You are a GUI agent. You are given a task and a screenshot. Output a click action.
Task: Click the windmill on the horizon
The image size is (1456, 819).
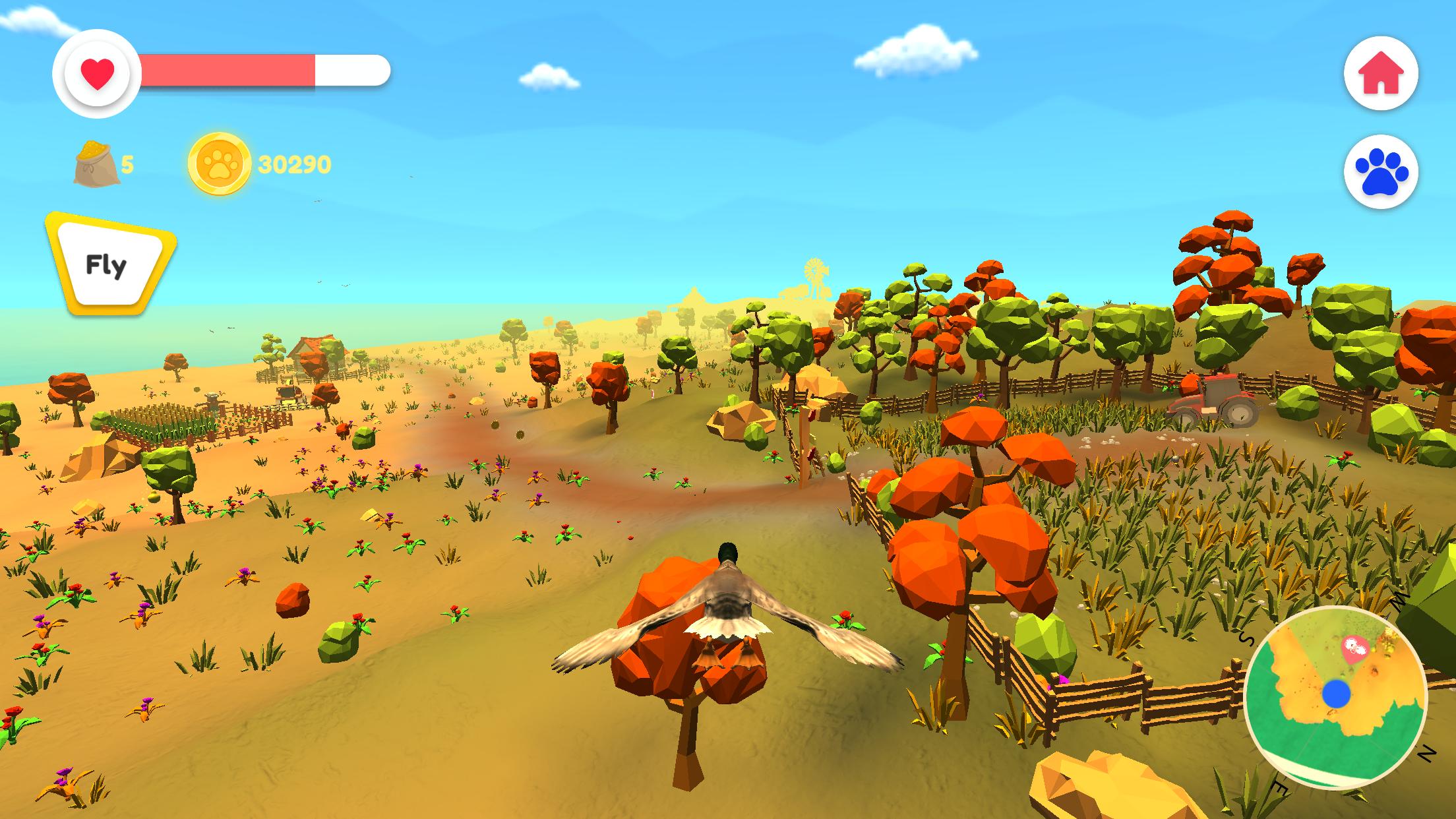[x=813, y=270]
